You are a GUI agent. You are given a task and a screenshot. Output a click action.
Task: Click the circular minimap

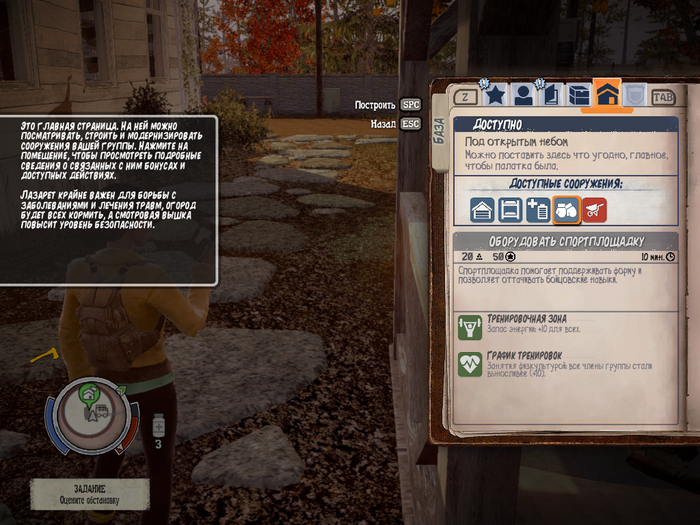(93, 414)
